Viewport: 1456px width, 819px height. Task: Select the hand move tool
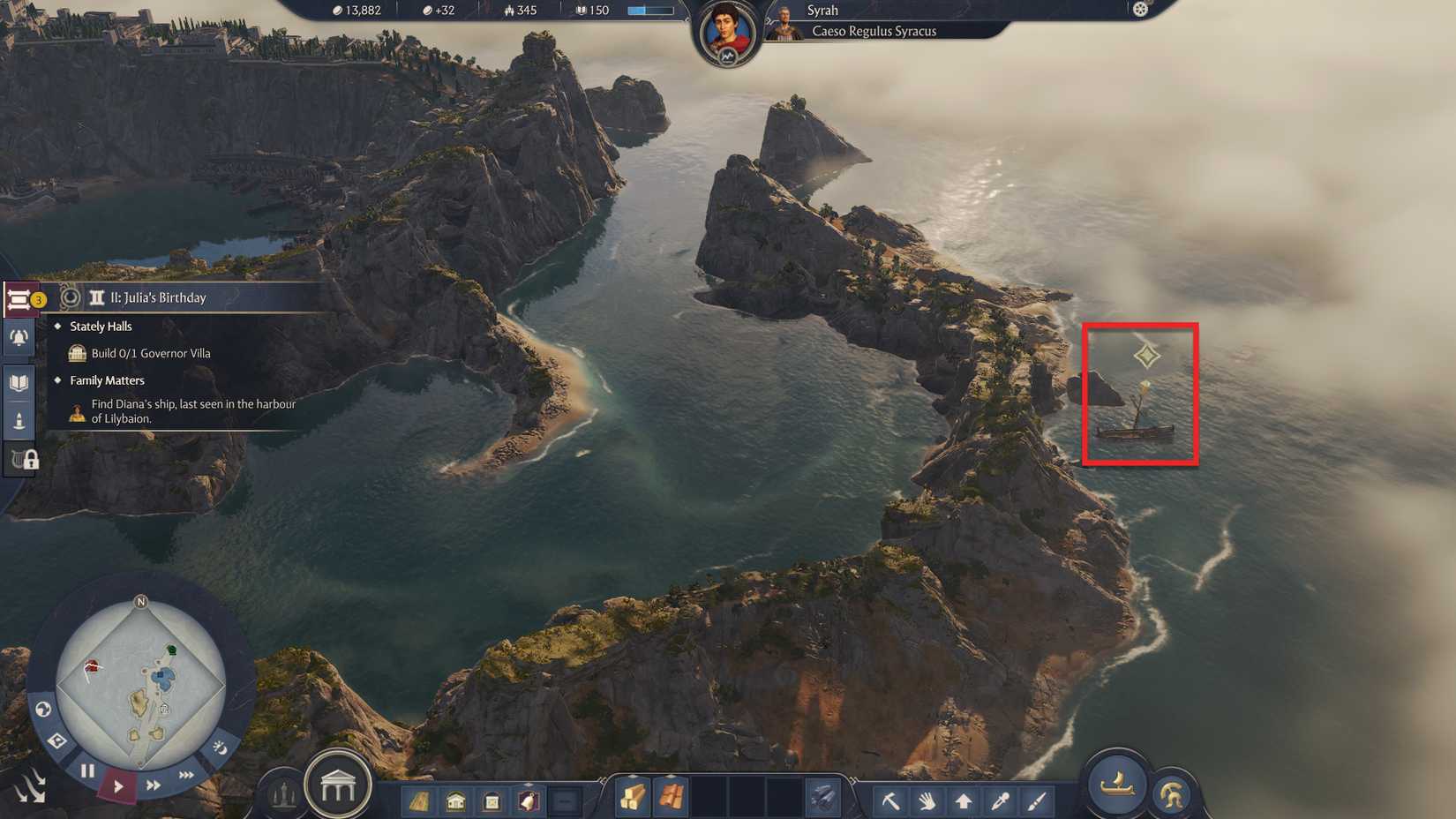927,800
